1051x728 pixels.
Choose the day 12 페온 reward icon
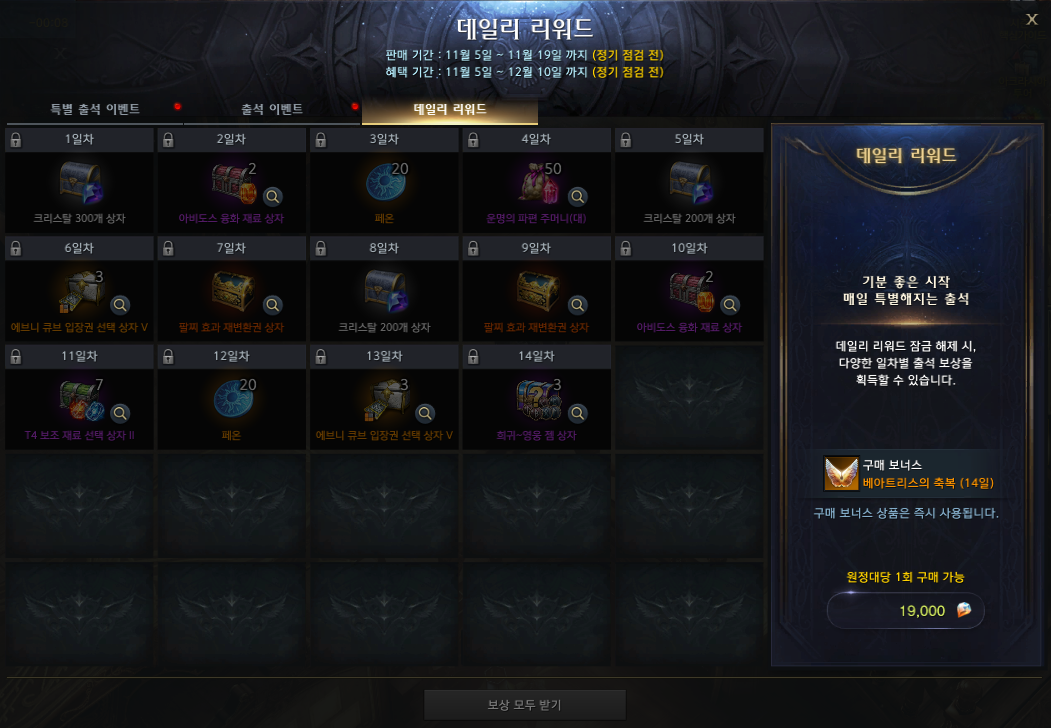tap(233, 400)
